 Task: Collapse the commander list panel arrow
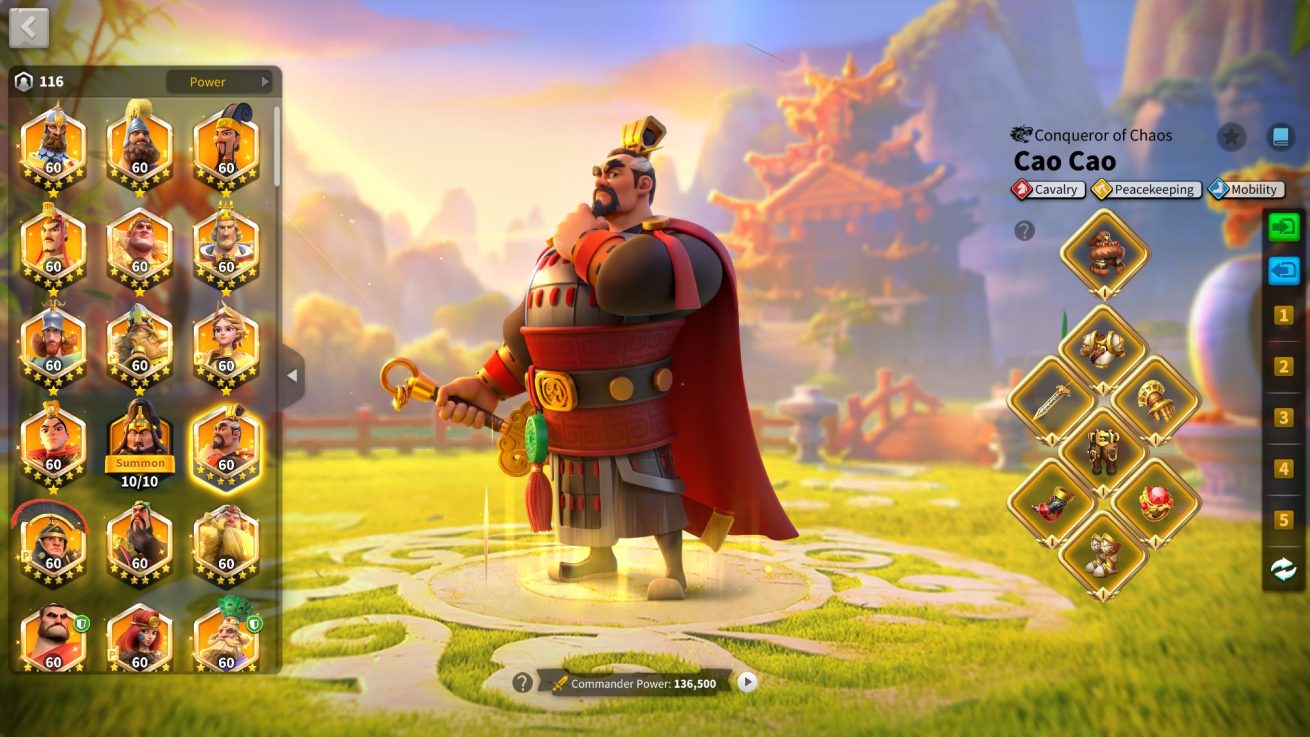[x=292, y=376]
